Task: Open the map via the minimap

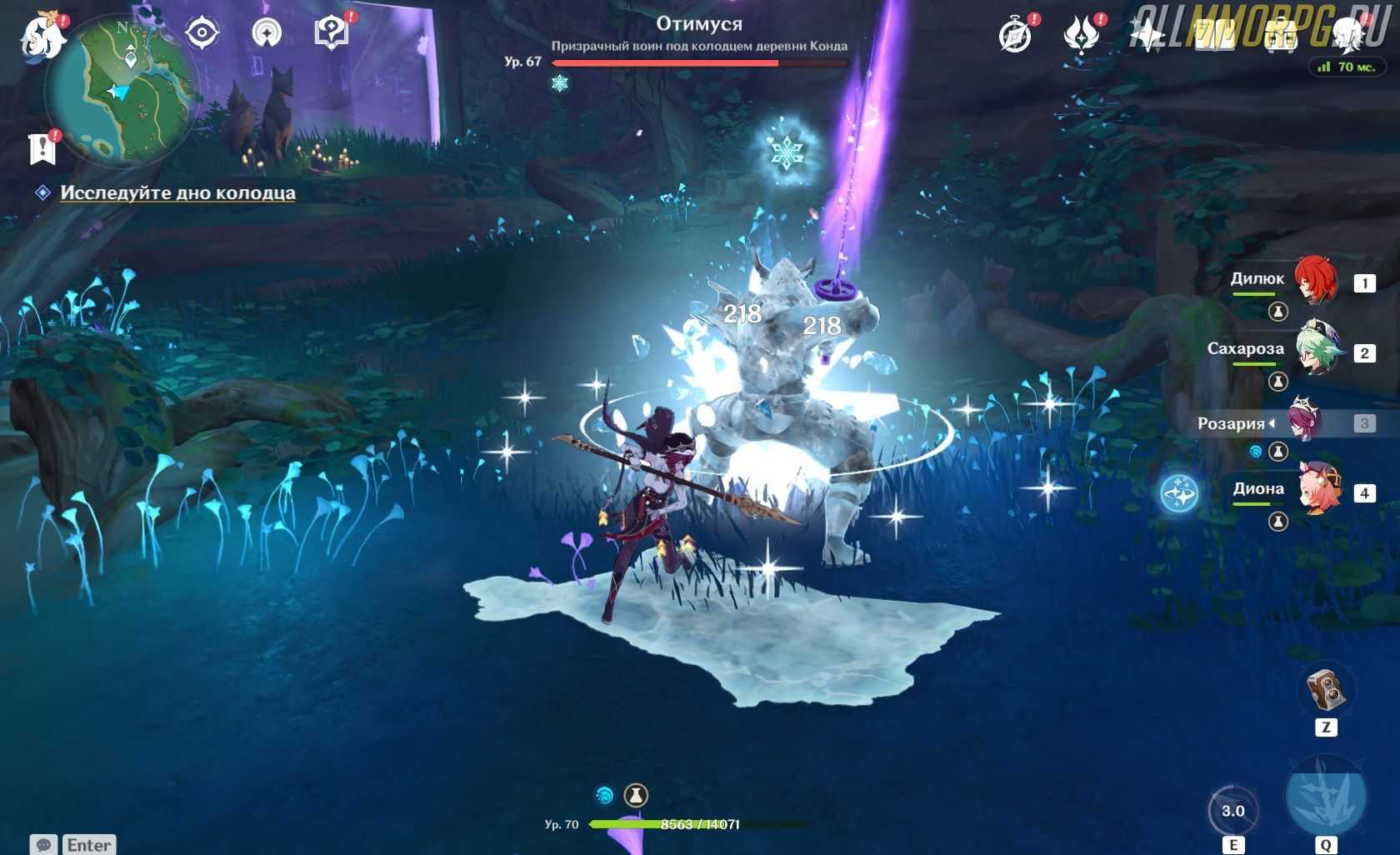Action: click(x=122, y=92)
